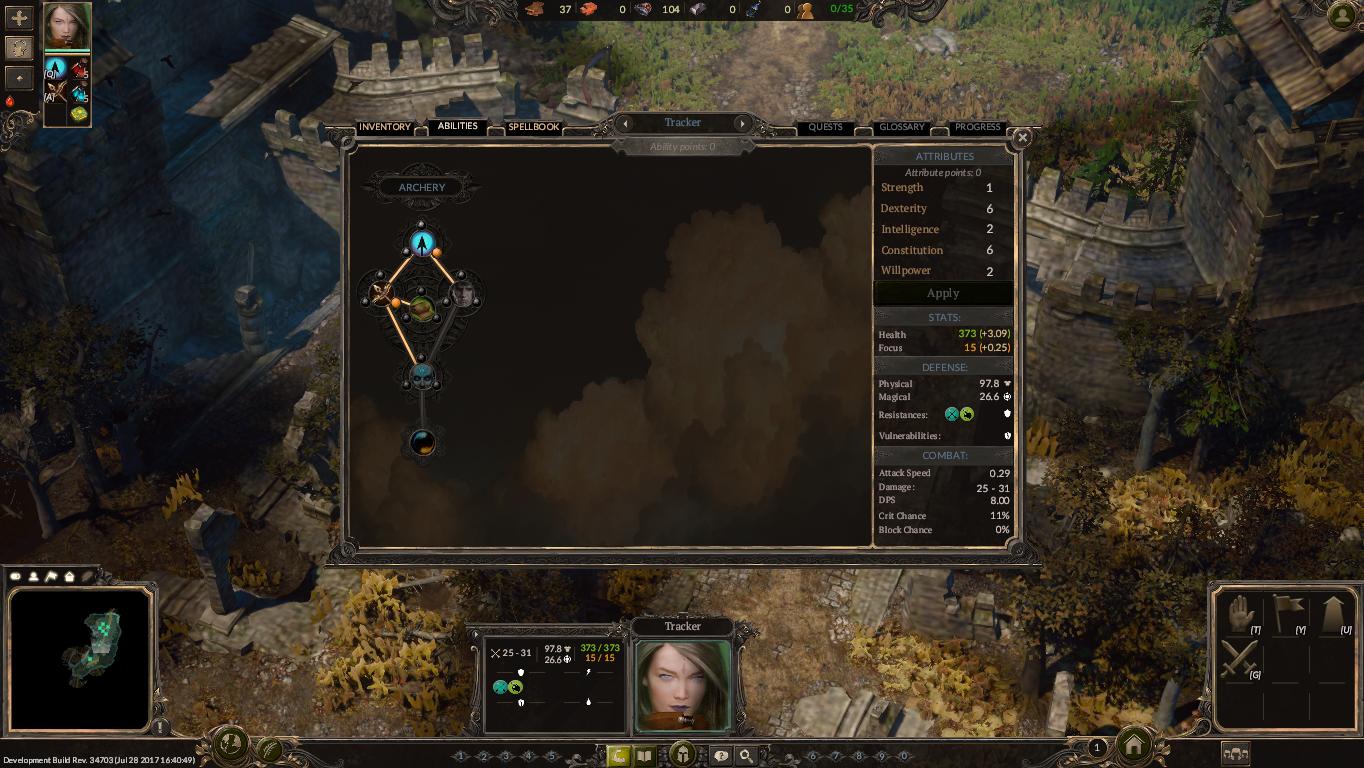The height and width of the screenshot is (768, 1364).
Task: Open the magnifying glass button on the bottom bar
Action: 746,756
